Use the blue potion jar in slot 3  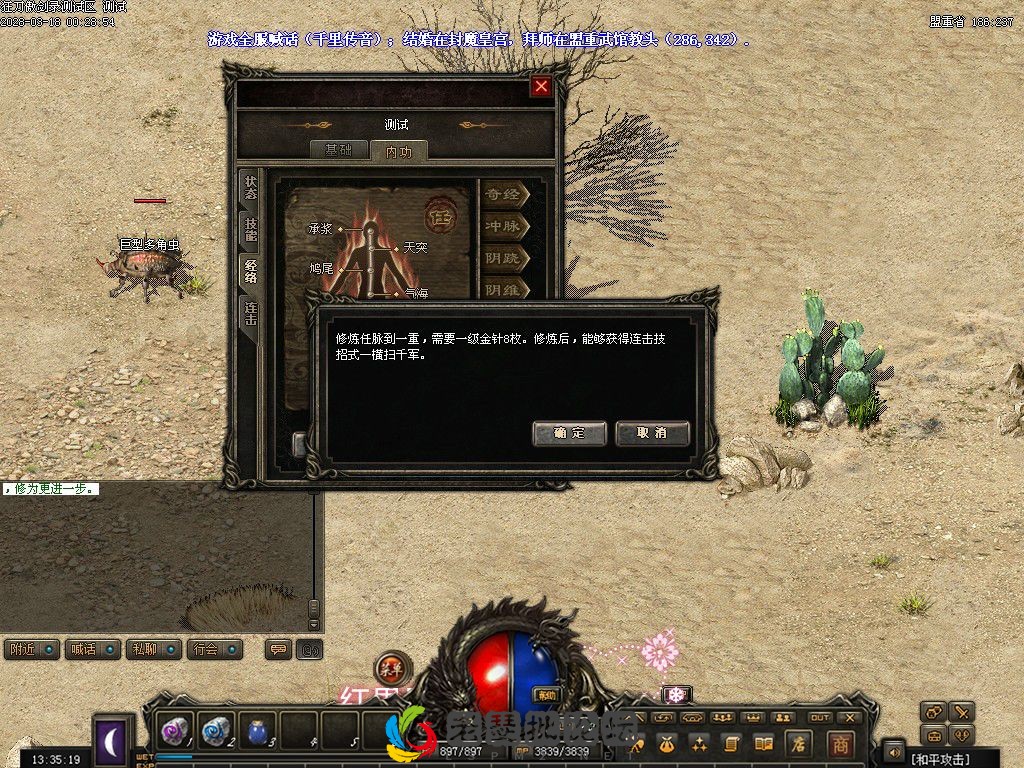258,732
